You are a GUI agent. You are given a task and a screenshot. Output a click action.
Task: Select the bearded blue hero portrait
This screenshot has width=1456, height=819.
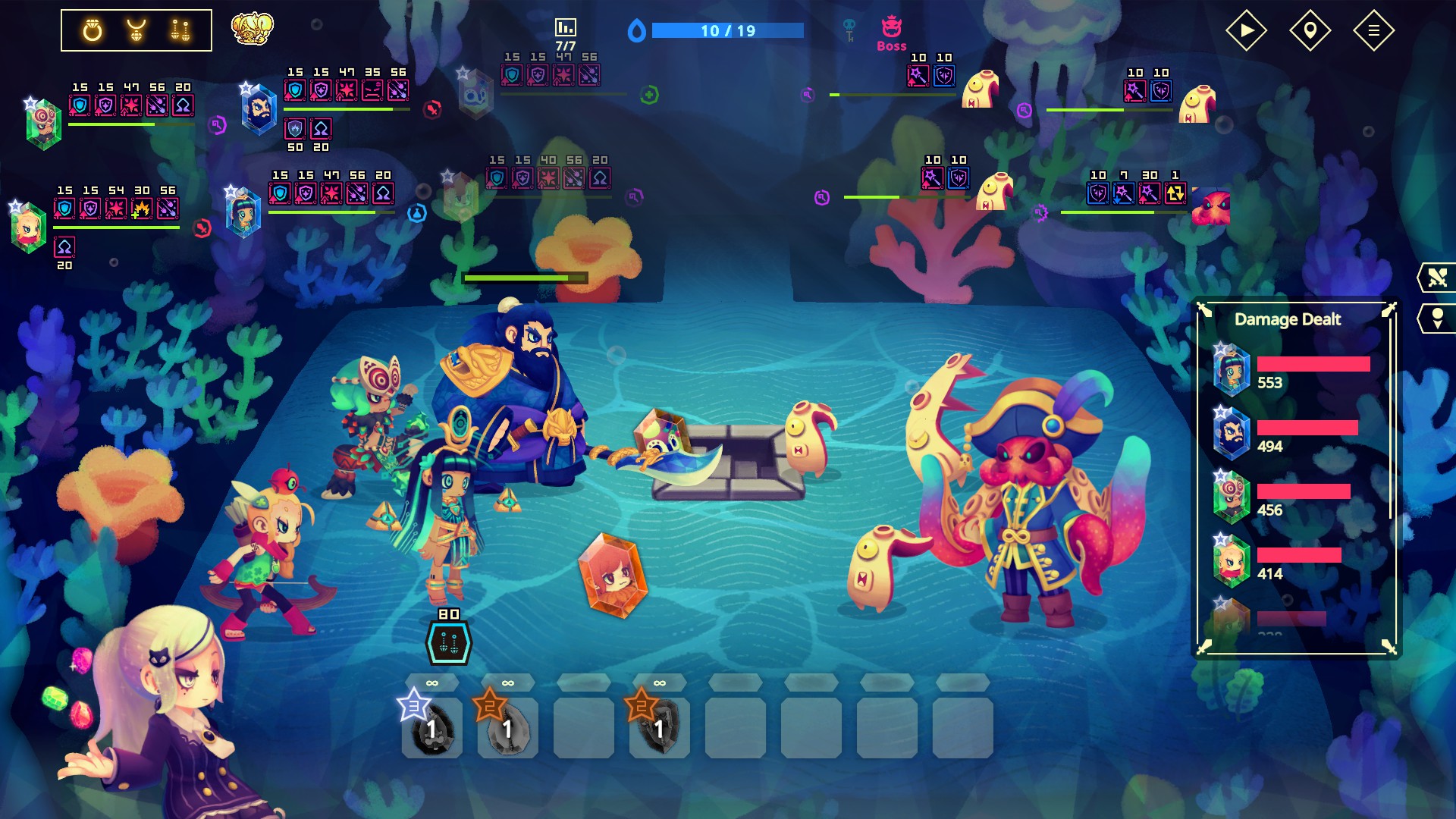pyautogui.click(x=259, y=110)
